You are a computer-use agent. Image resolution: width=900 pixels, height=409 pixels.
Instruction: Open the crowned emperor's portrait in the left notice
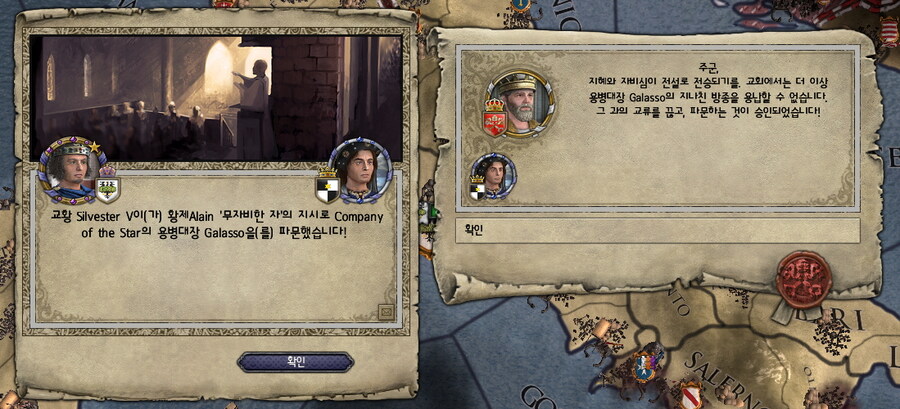(x=68, y=167)
